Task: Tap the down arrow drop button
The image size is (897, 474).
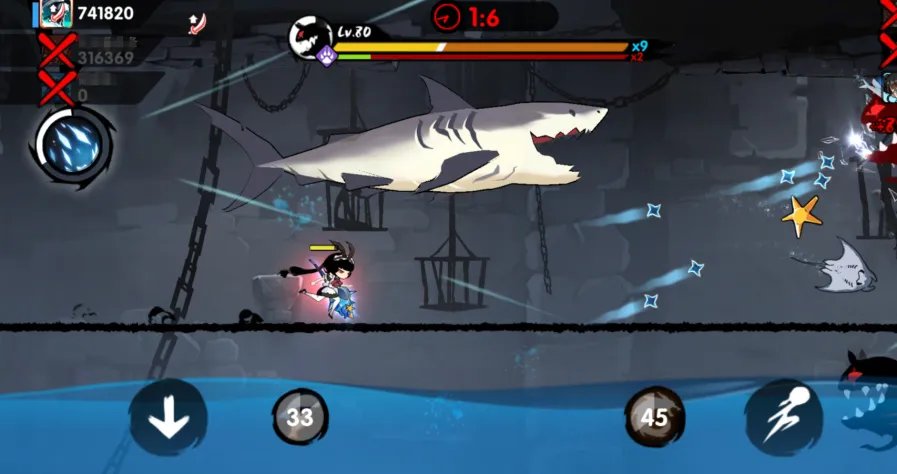Action: [x=168, y=418]
